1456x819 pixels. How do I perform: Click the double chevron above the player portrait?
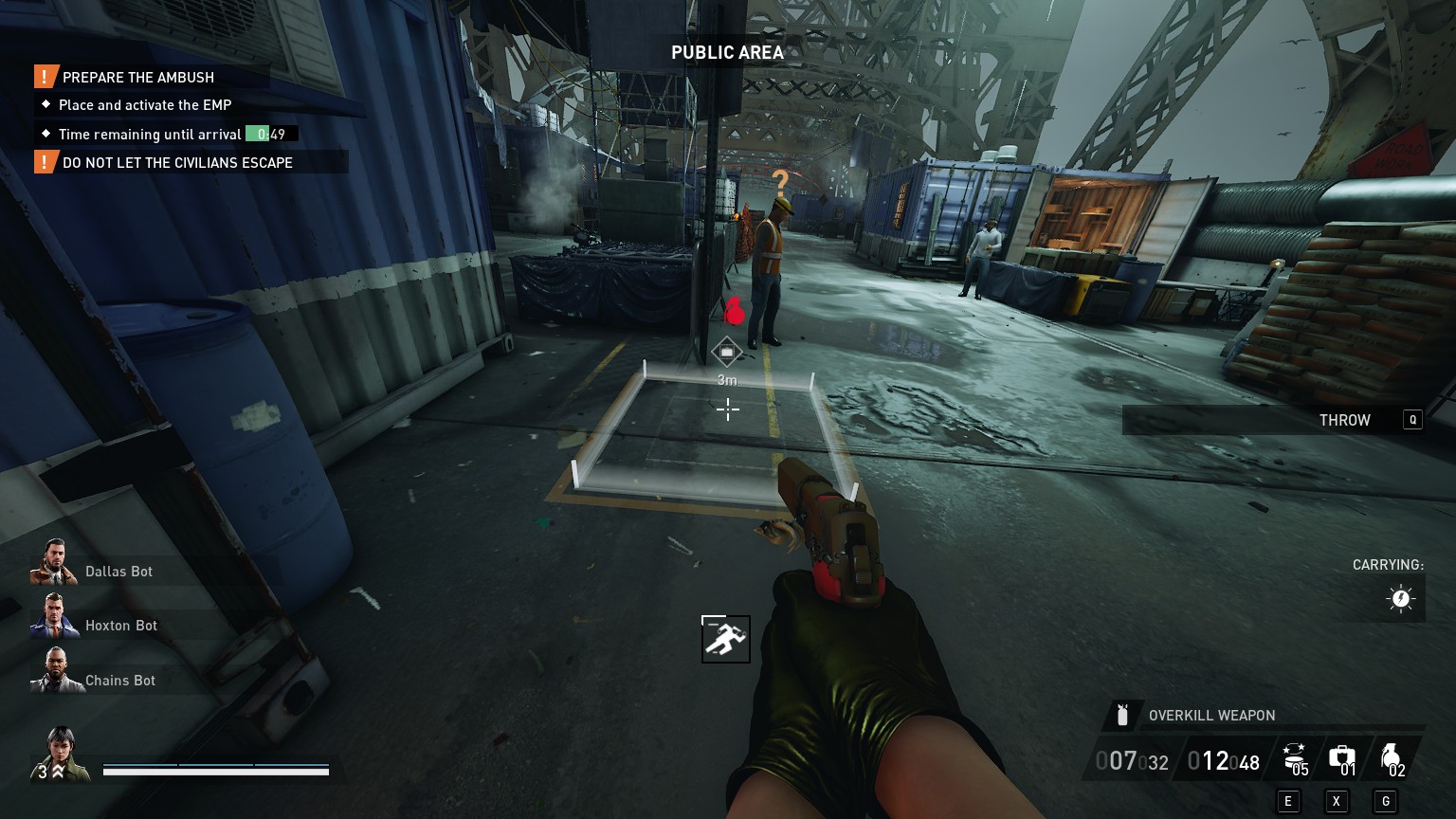(58, 773)
